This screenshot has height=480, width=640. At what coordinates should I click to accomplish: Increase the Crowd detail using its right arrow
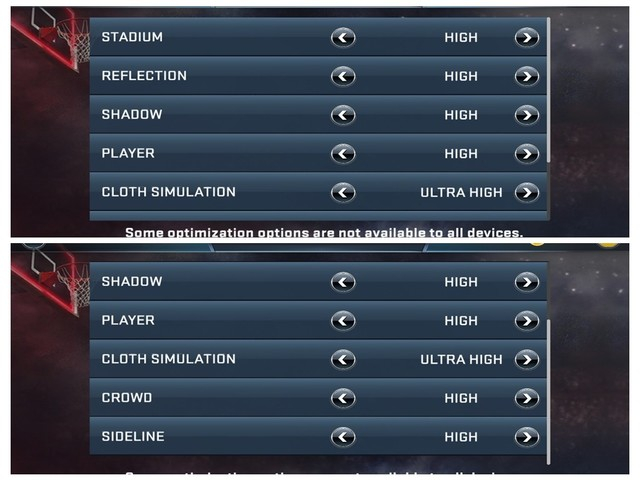tap(526, 398)
